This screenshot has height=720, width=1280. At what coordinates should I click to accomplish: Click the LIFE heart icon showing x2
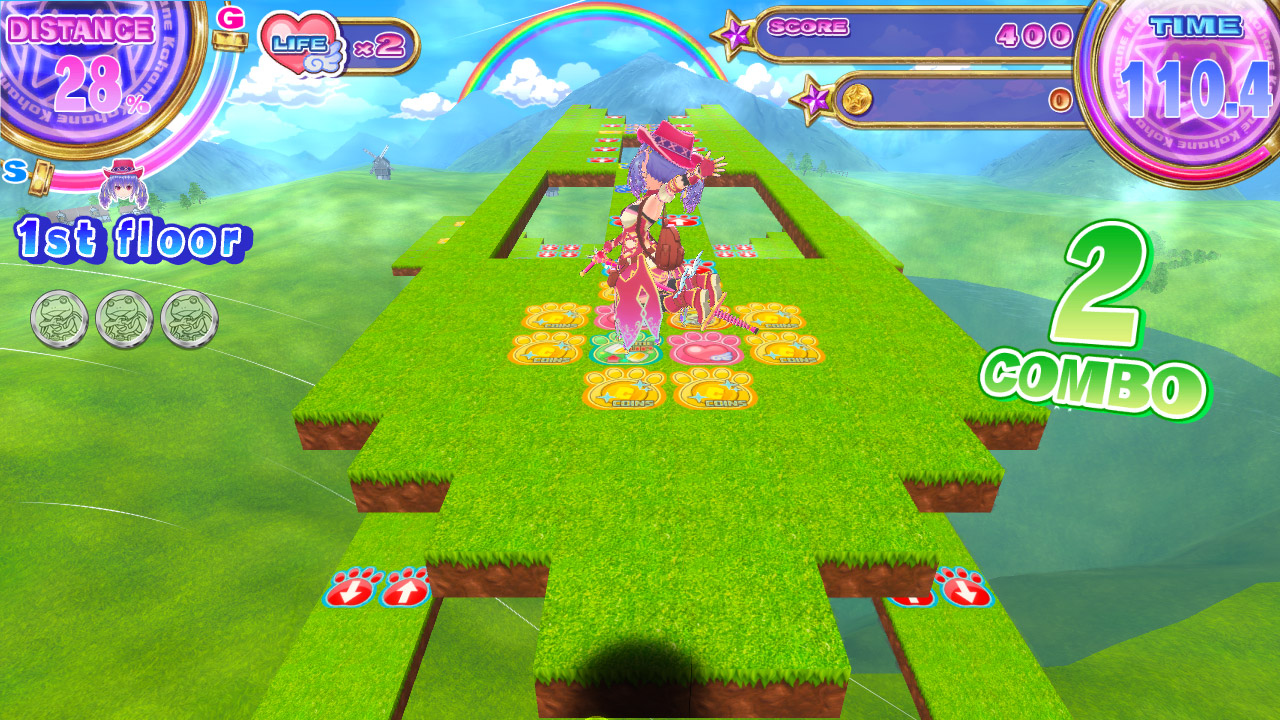coord(300,40)
